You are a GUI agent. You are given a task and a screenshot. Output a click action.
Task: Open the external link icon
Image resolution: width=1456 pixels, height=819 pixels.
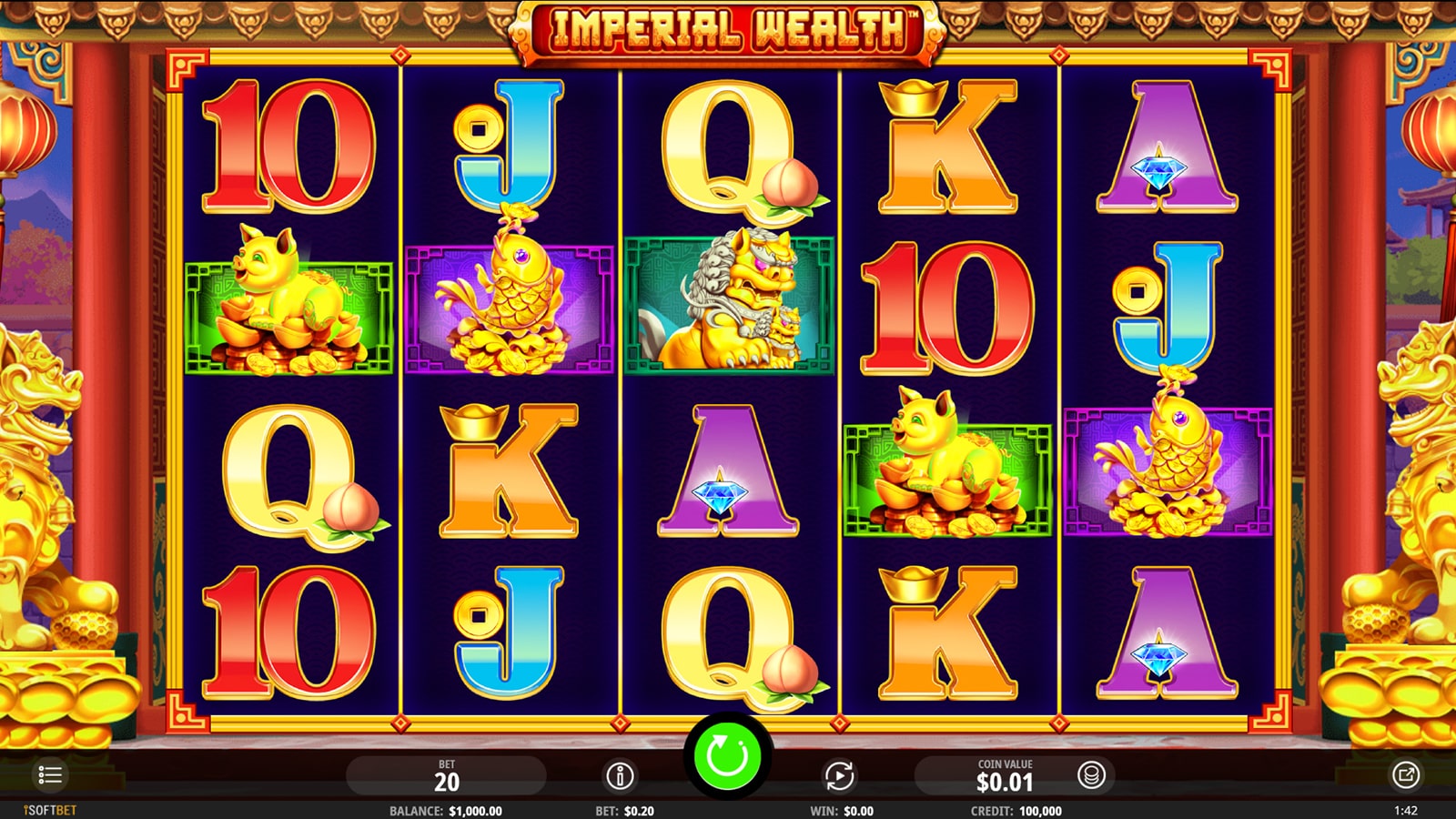point(1405,775)
